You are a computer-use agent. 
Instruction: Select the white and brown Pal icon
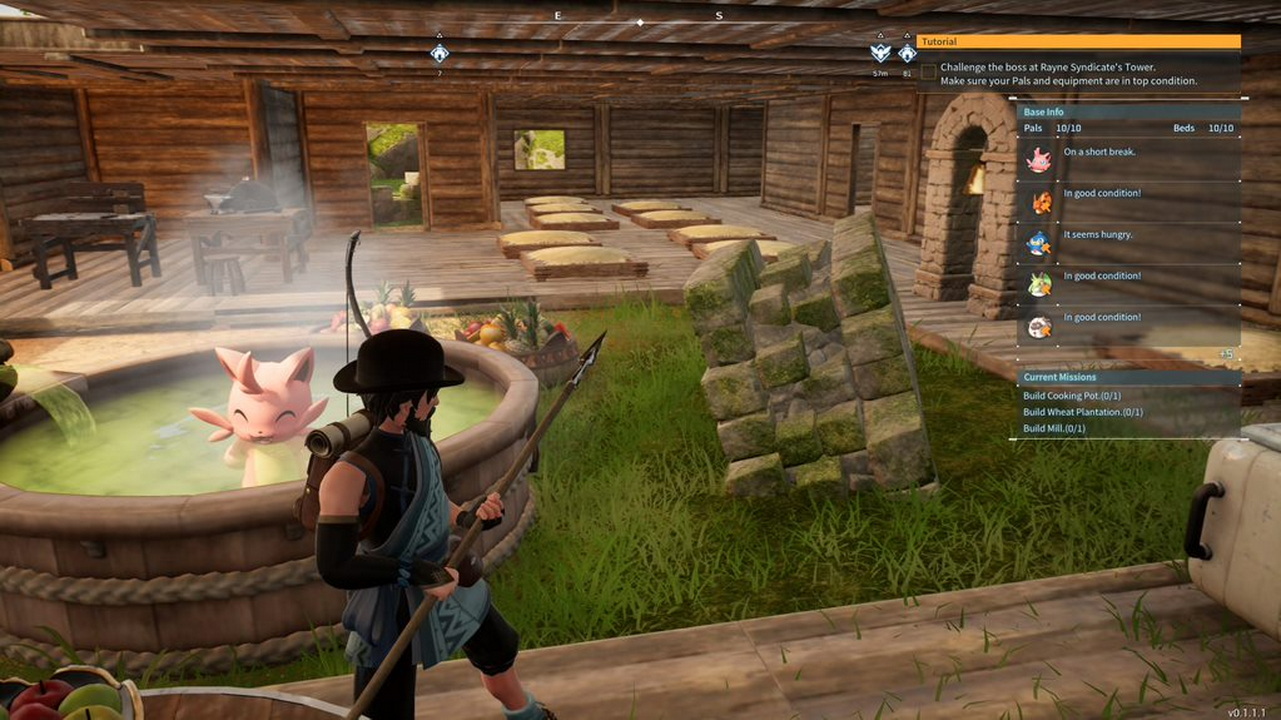1040,326
